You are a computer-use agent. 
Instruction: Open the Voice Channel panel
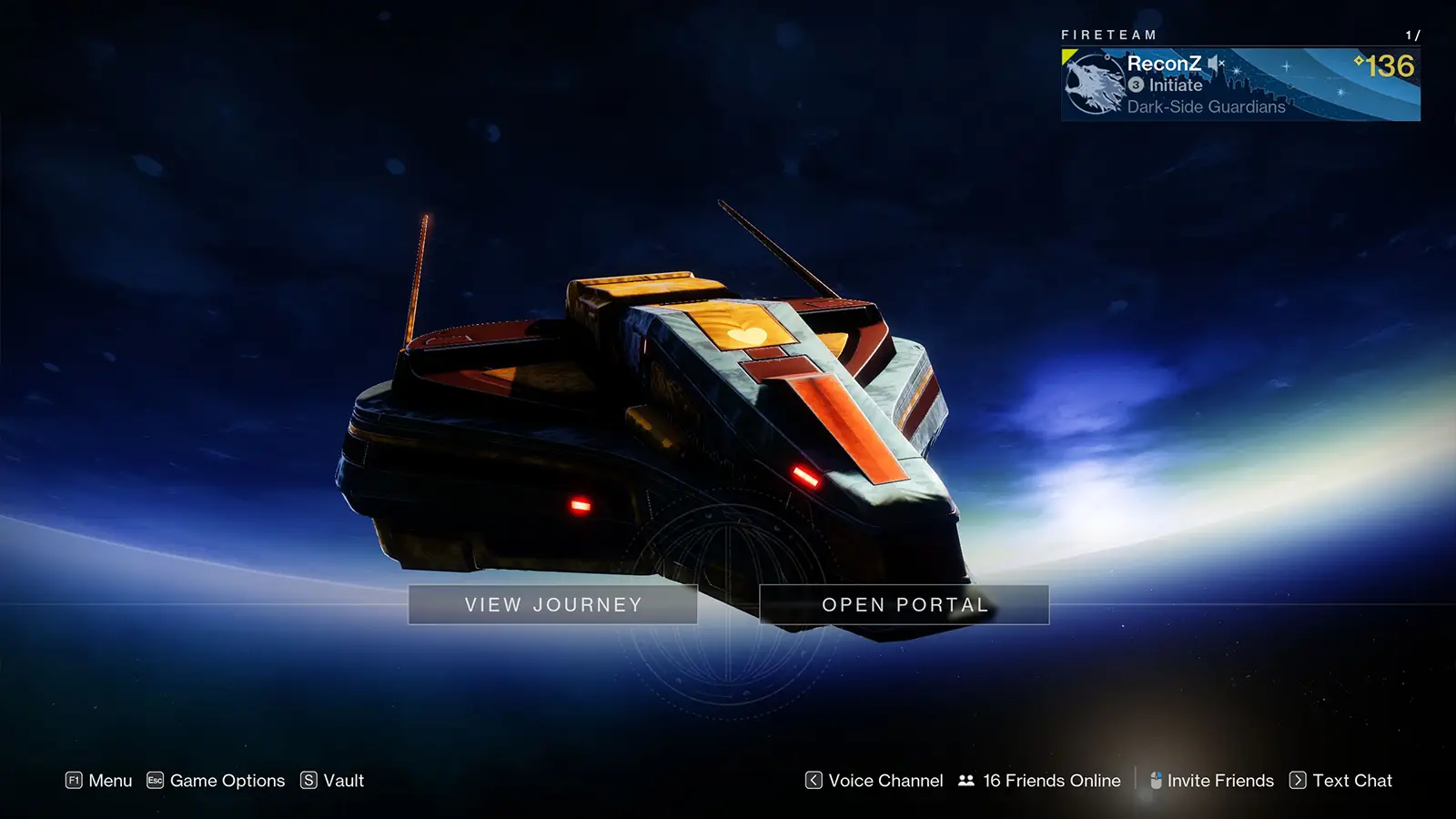point(875,781)
